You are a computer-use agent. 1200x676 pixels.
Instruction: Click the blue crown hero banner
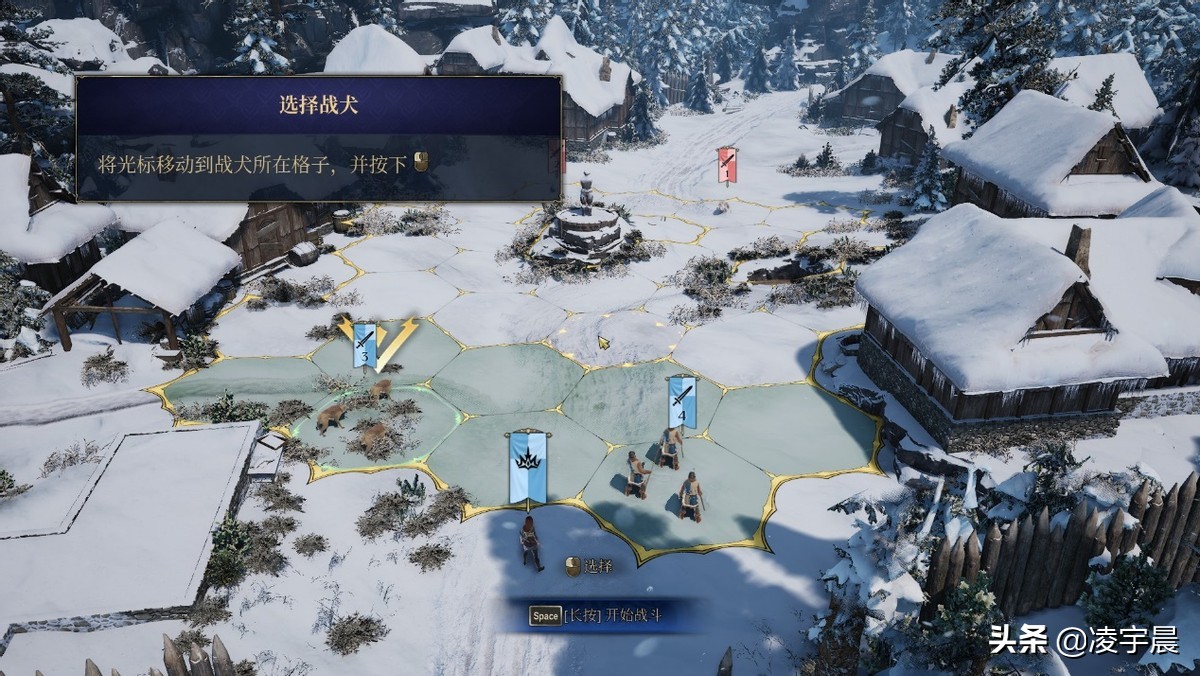[526, 467]
